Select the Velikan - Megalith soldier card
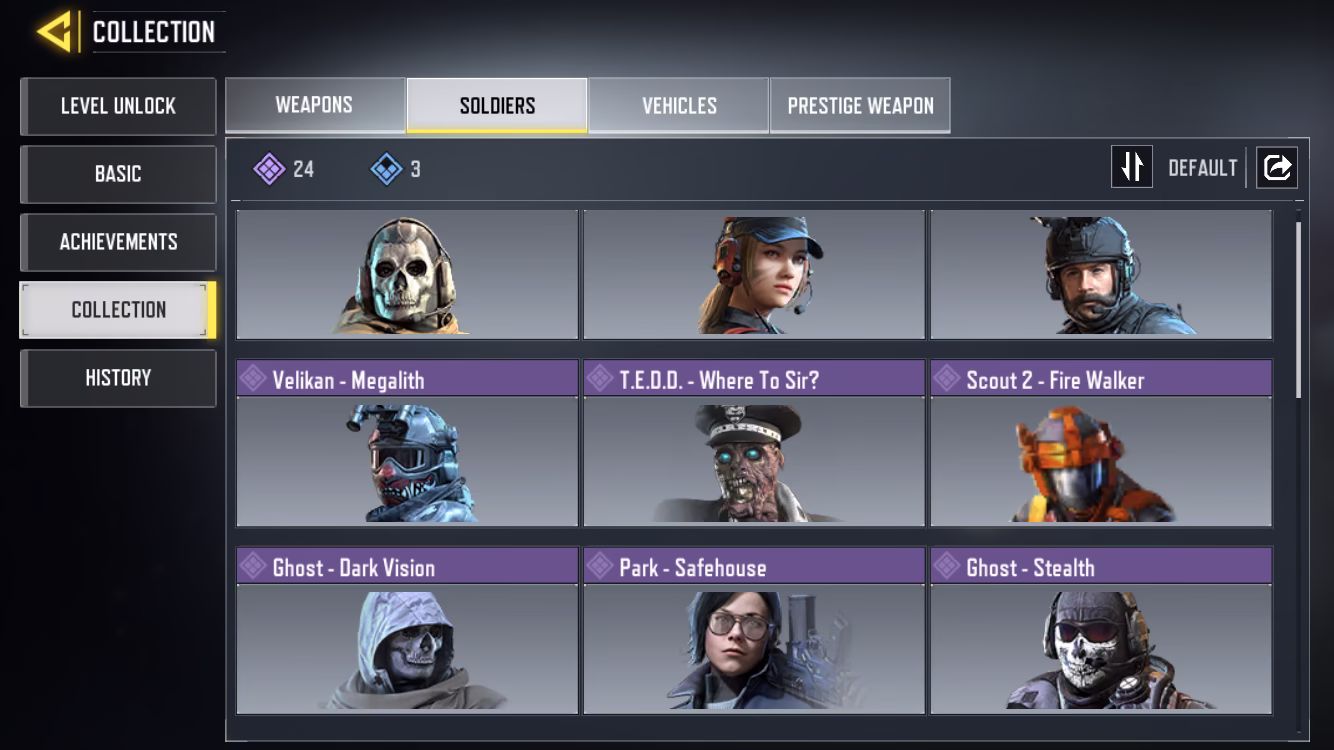The width and height of the screenshot is (1334, 750). (407, 443)
